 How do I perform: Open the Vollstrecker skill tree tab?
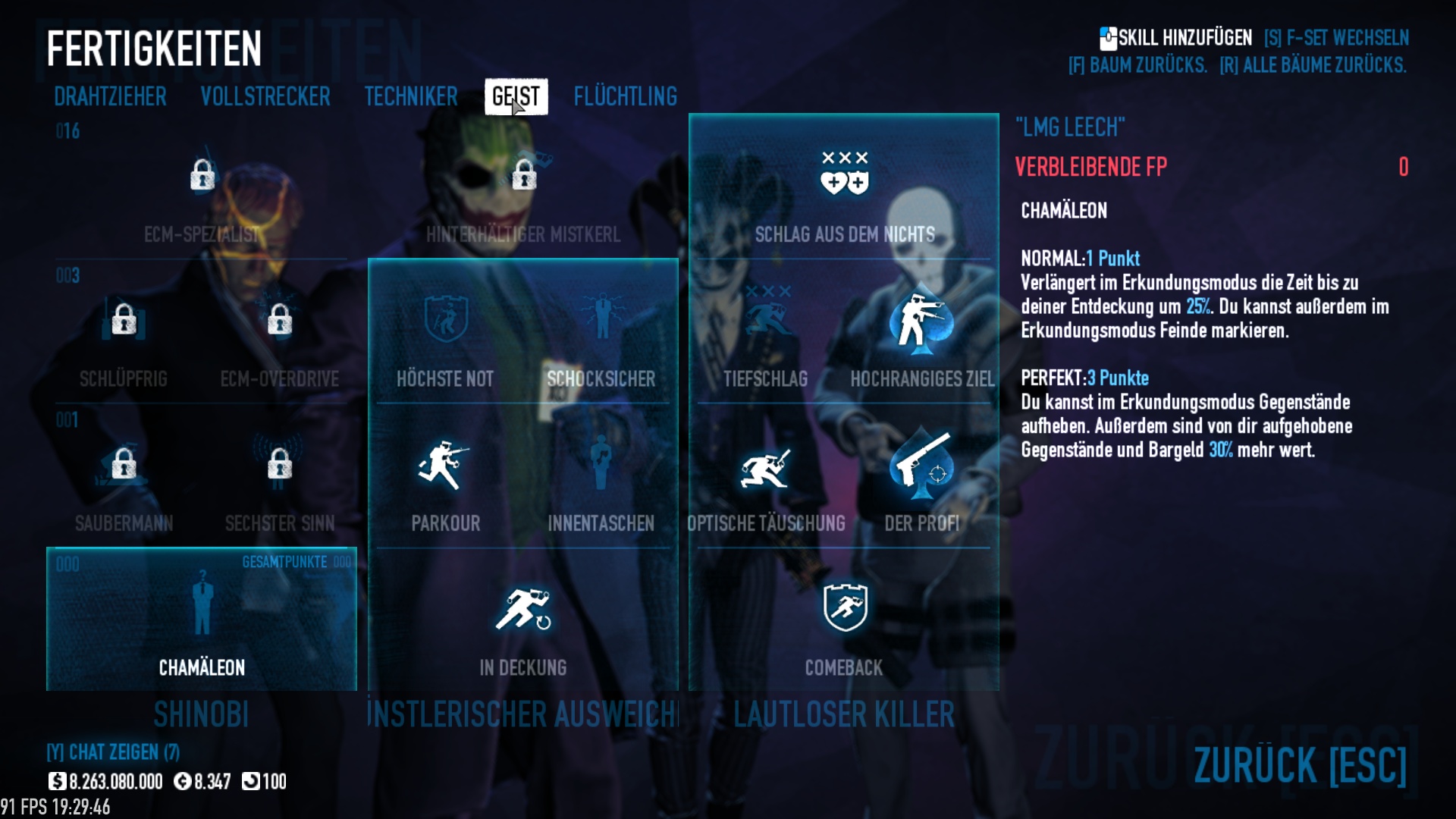point(265,97)
